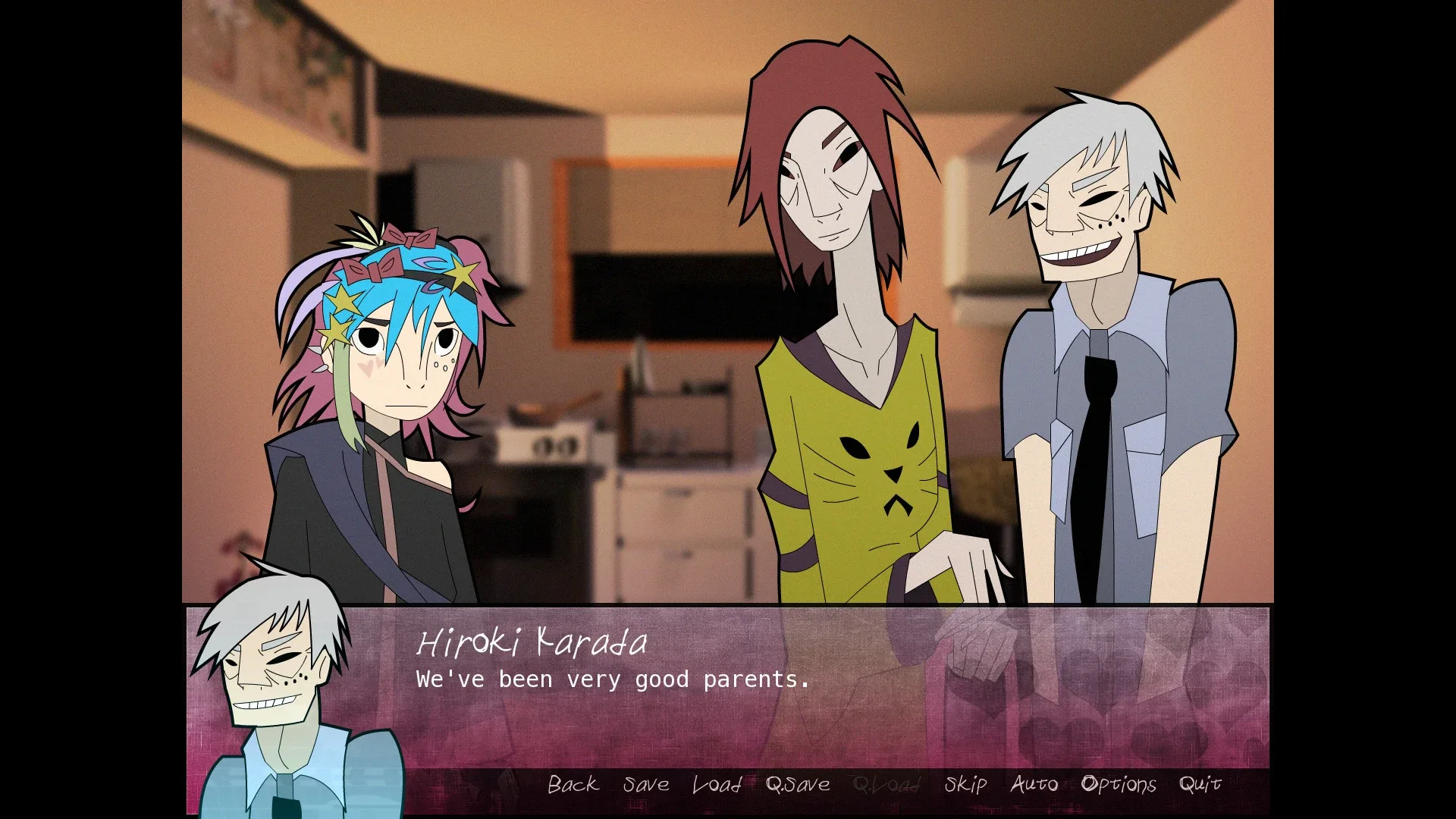Screen dimensions: 1456x819
Task: Open the Load screen
Action: [x=716, y=785]
